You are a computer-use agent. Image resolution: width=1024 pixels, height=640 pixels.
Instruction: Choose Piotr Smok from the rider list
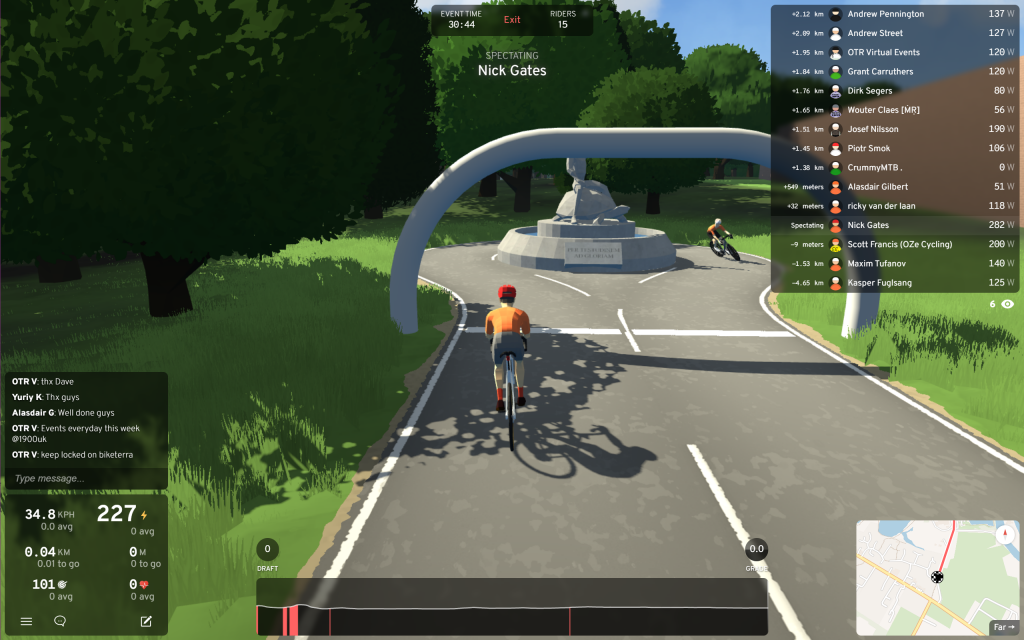(869, 149)
